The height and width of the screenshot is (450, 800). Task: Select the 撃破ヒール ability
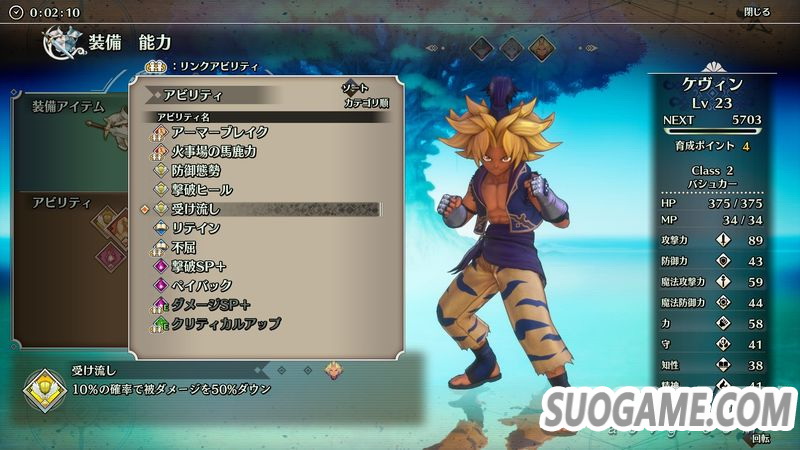click(202, 189)
